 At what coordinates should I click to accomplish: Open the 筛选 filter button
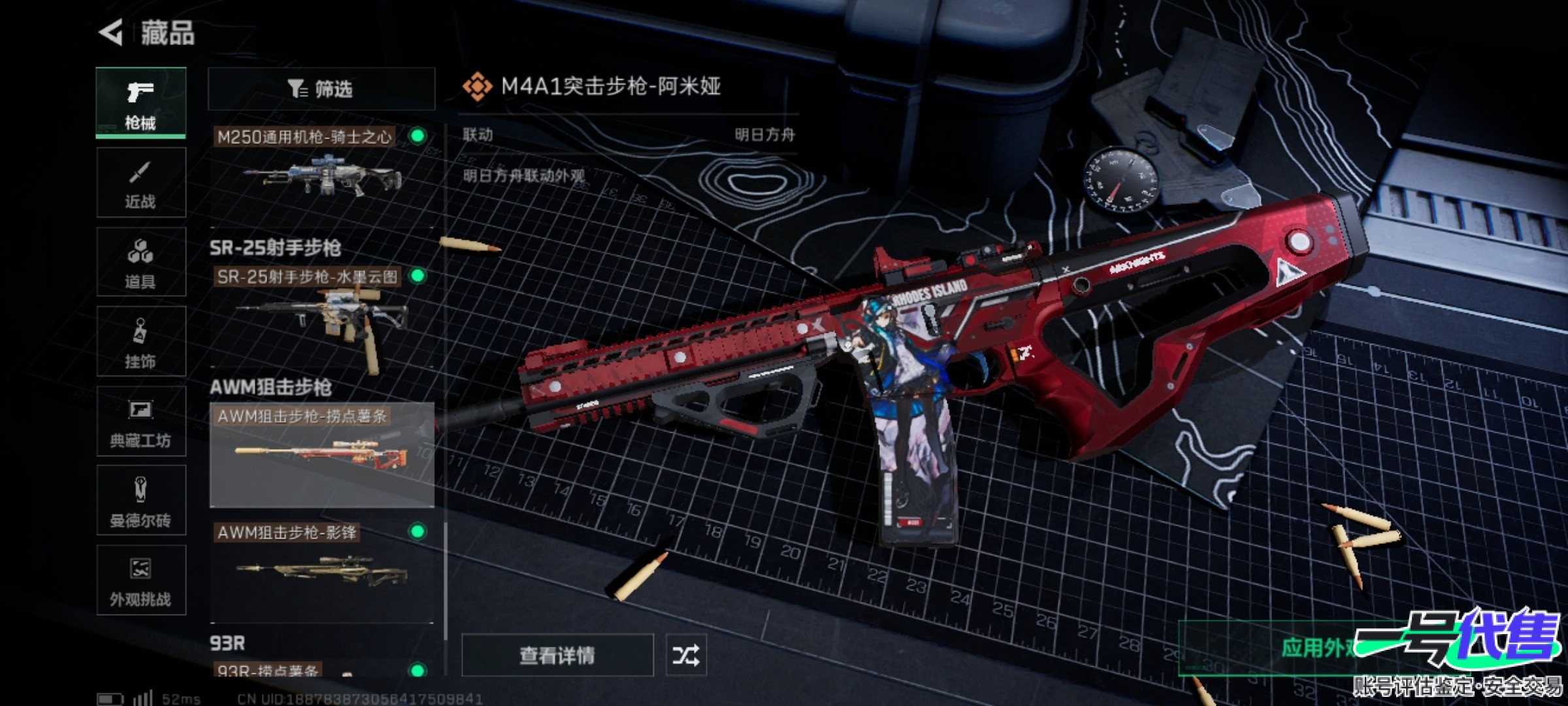click(321, 89)
